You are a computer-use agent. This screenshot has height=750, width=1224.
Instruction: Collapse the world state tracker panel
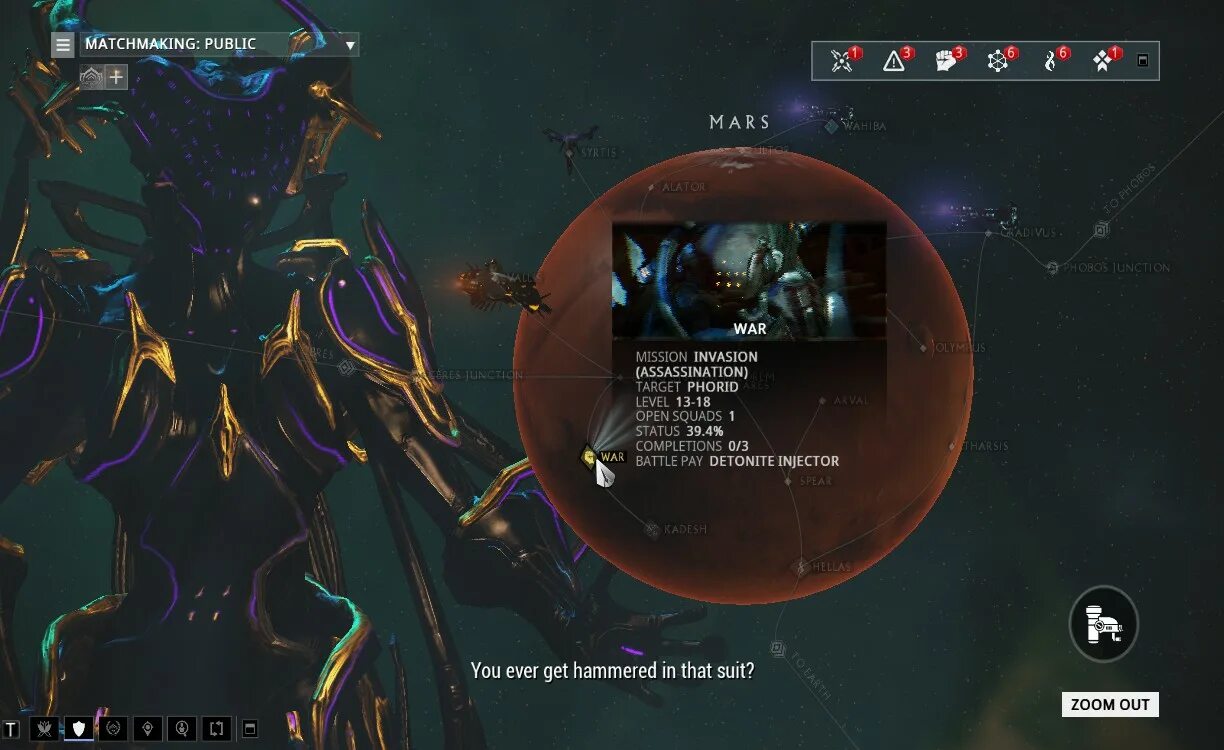[x=1143, y=61]
